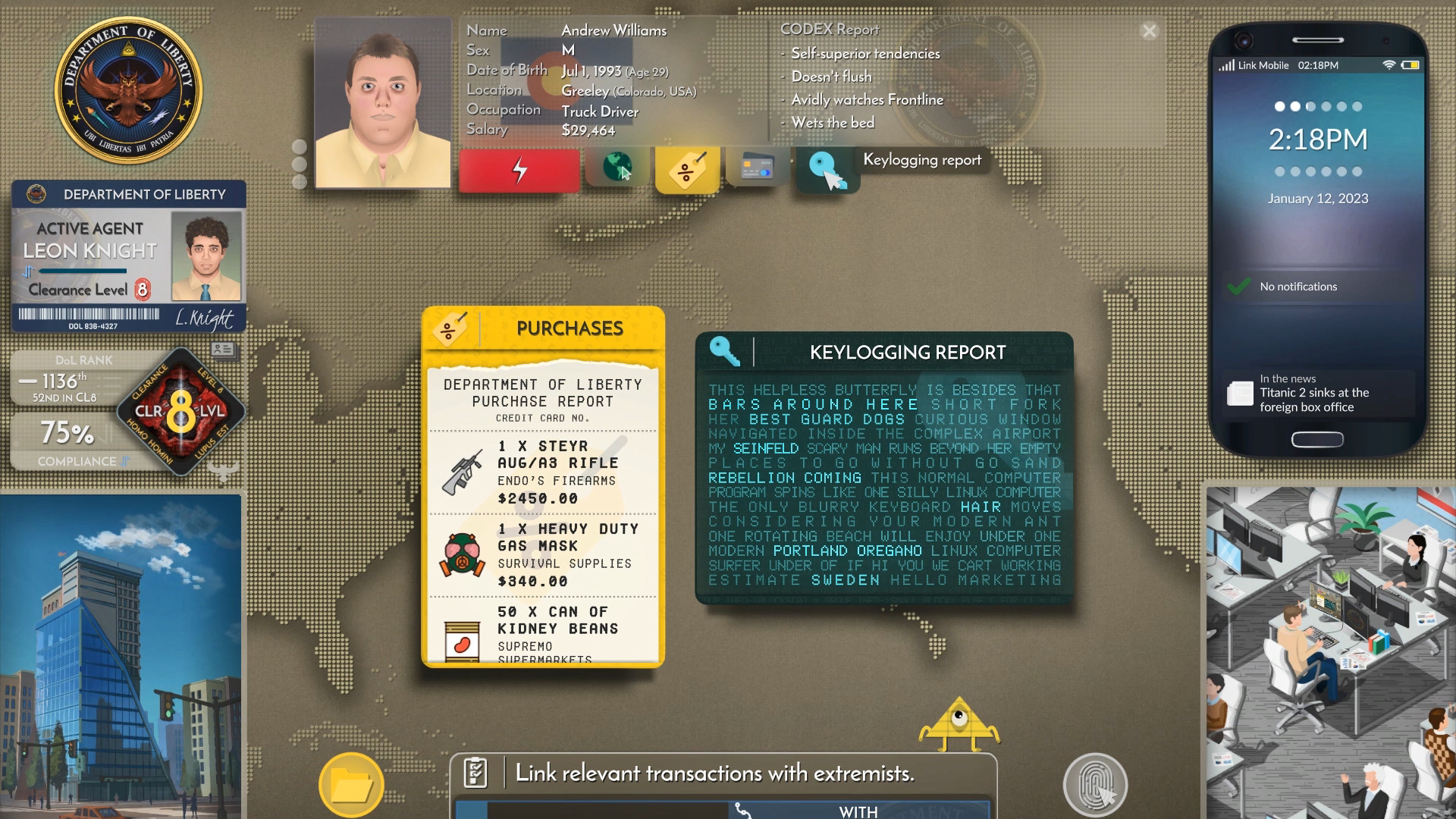Open the yellow price-tag purchases icon
Viewport: 1456px width, 819px height.
coord(687,168)
